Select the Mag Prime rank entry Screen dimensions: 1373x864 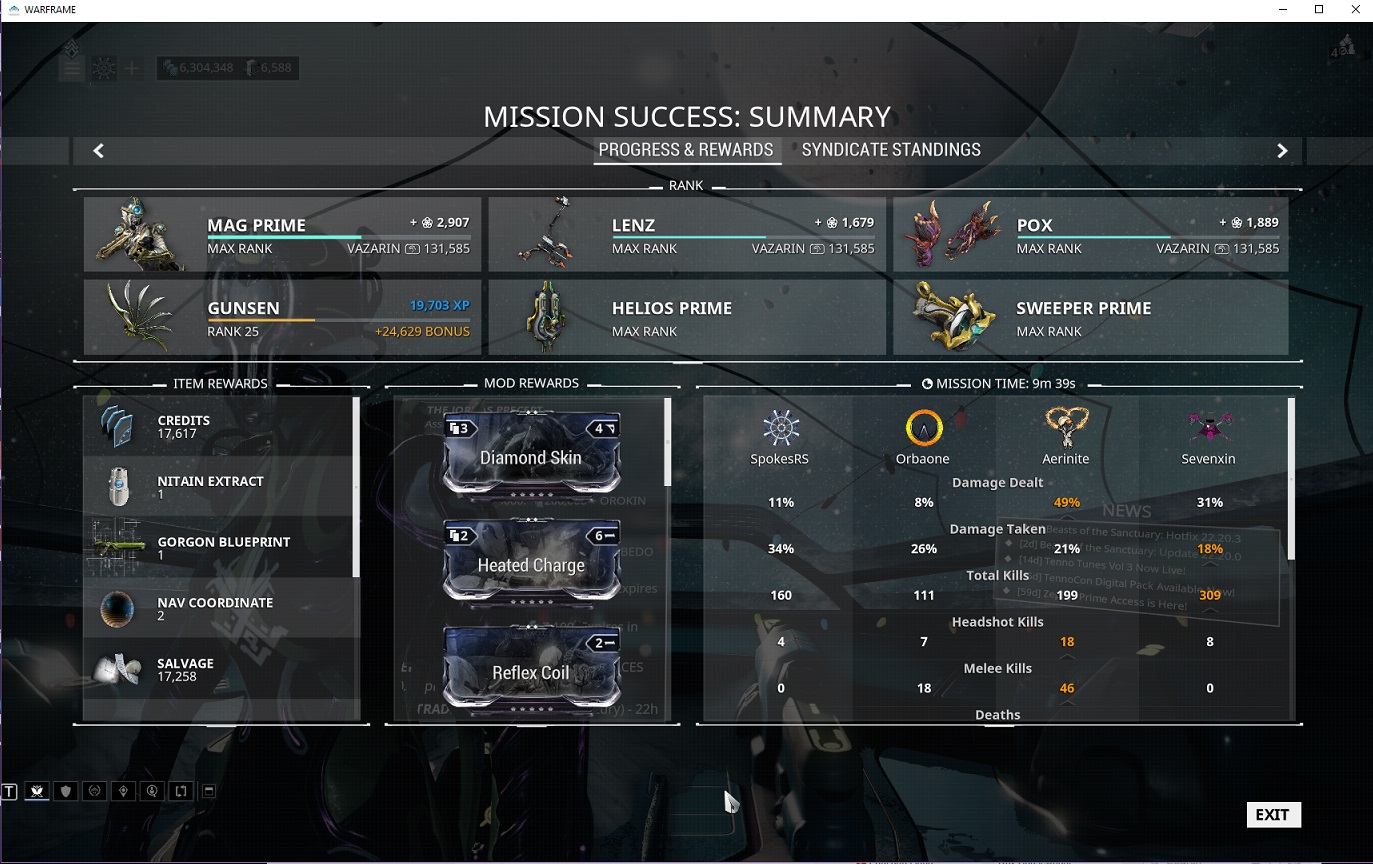click(x=283, y=235)
